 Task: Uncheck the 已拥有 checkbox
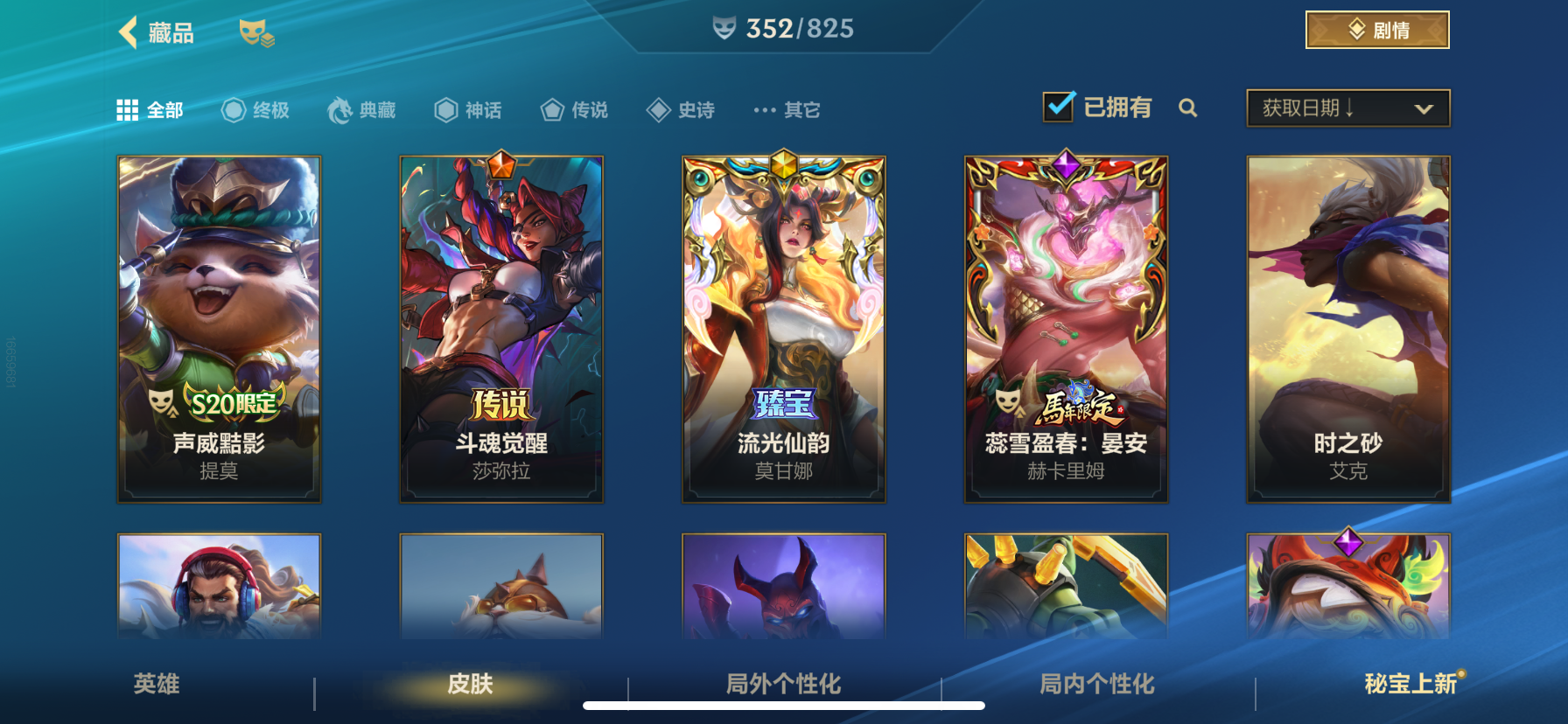1057,105
